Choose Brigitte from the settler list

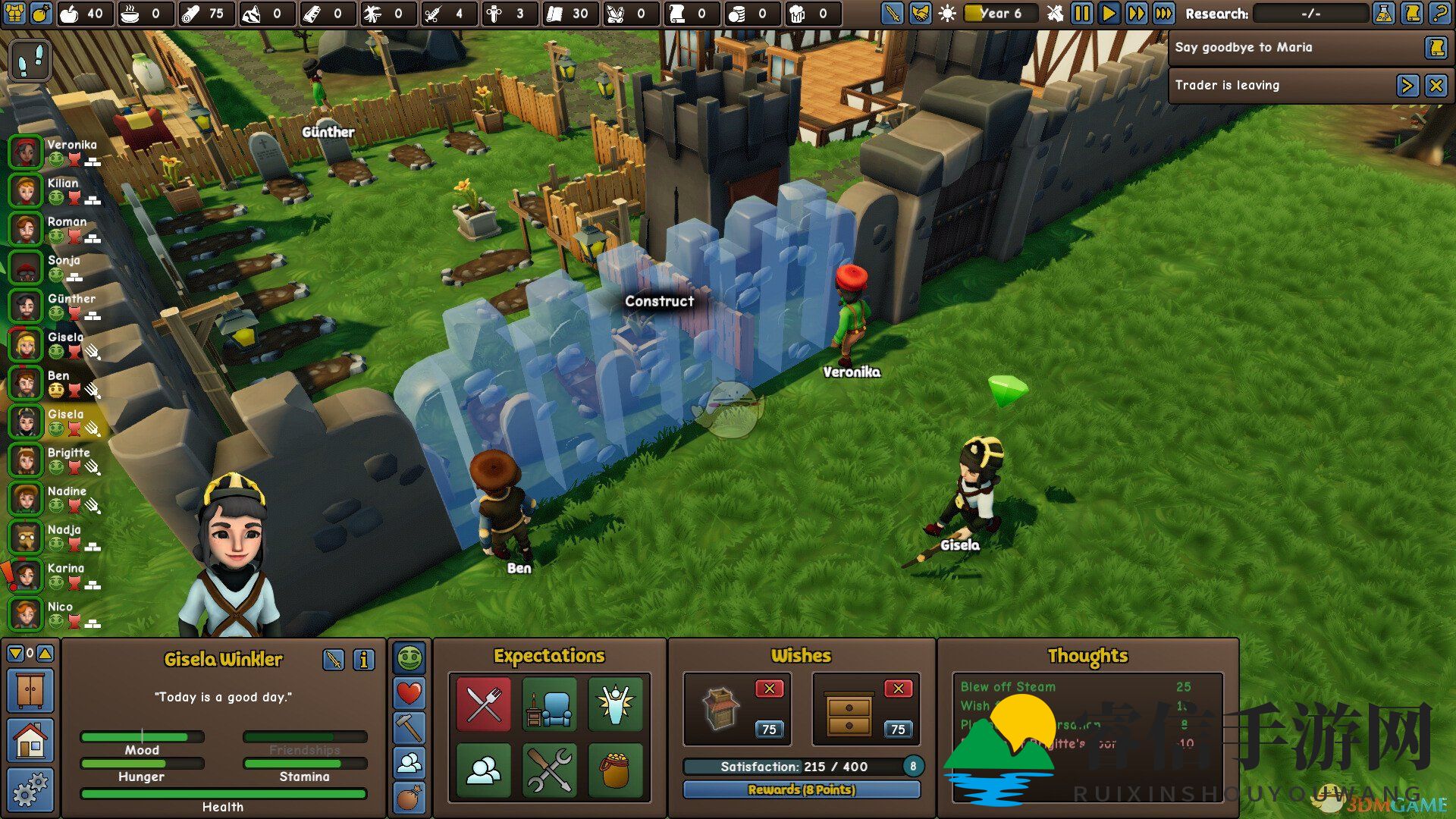tap(26, 460)
